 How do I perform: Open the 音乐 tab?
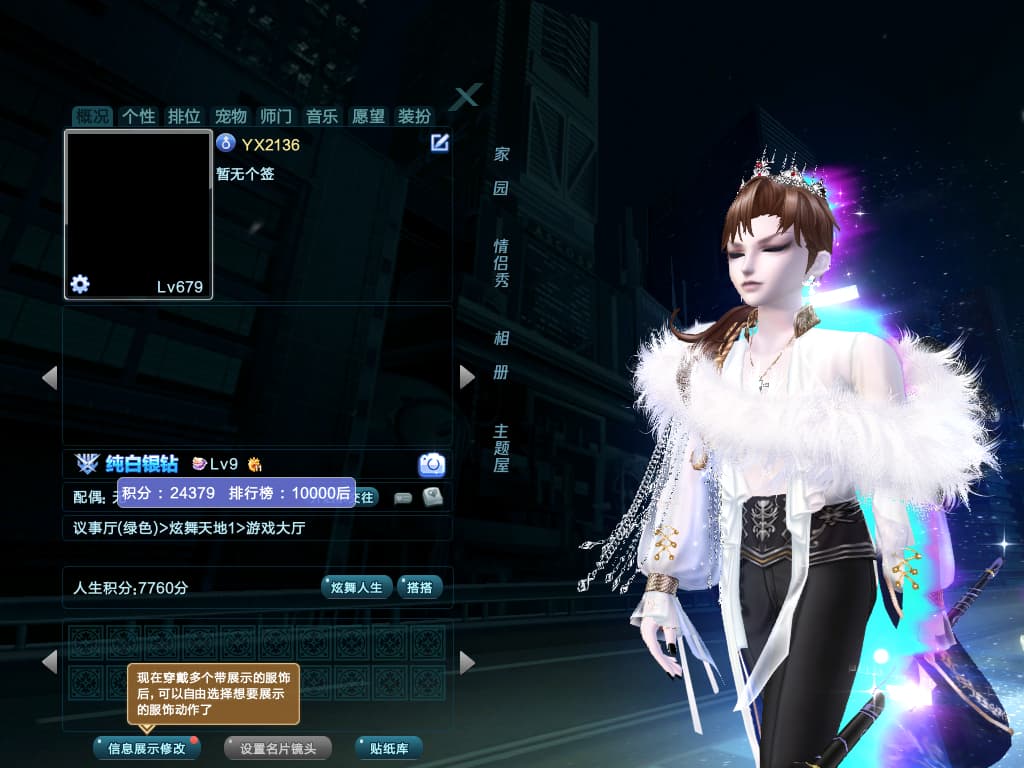click(322, 116)
